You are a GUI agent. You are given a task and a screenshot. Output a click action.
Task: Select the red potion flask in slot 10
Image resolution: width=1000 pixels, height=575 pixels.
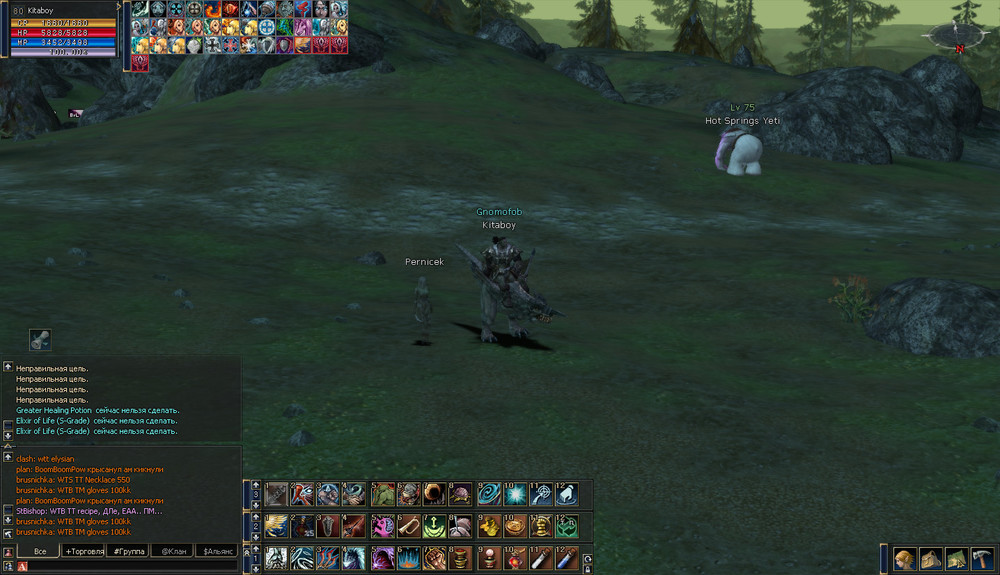coord(514,558)
